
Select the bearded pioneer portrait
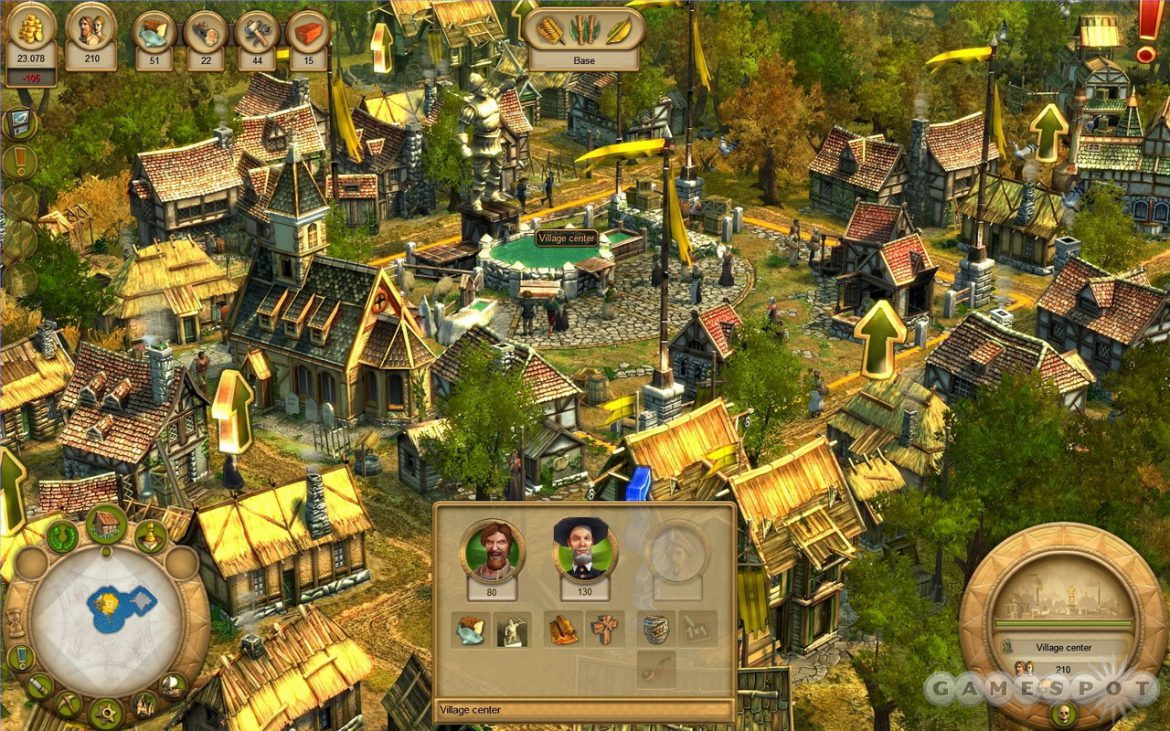[491, 549]
